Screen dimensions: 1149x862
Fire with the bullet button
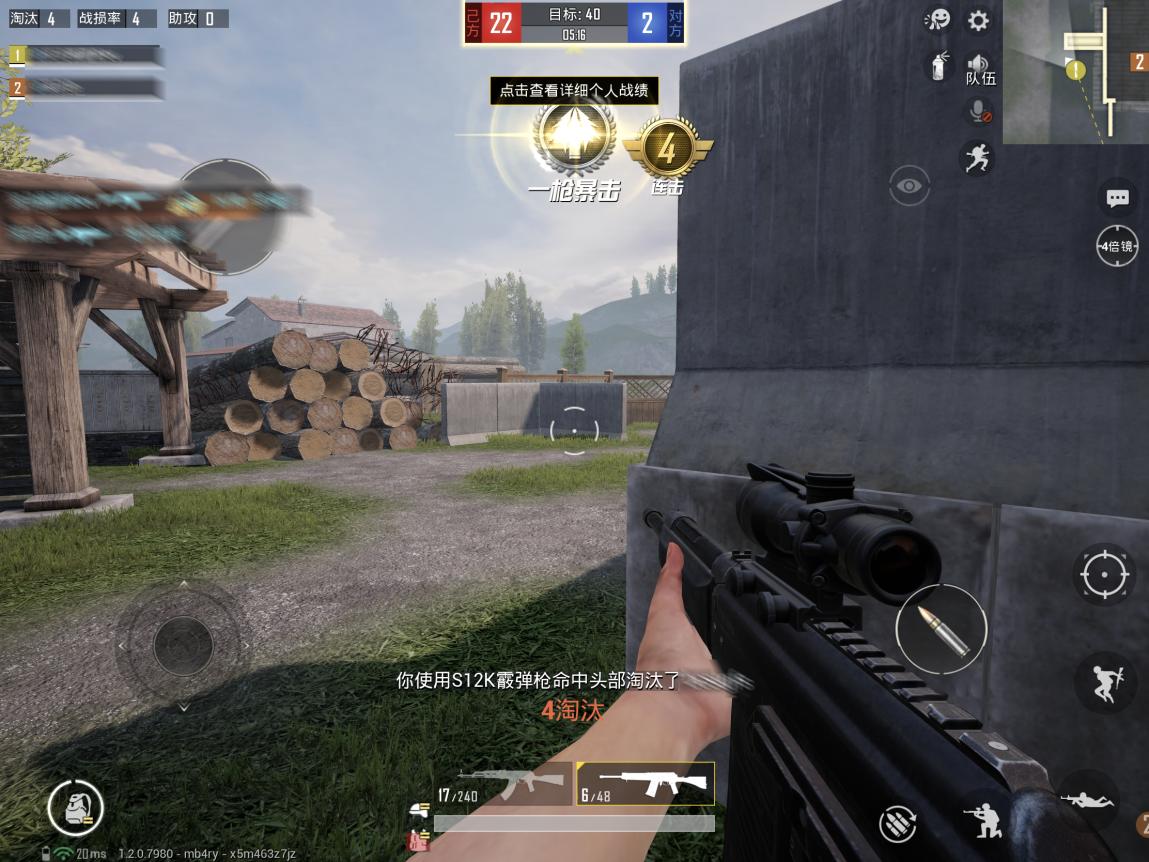(941, 629)
